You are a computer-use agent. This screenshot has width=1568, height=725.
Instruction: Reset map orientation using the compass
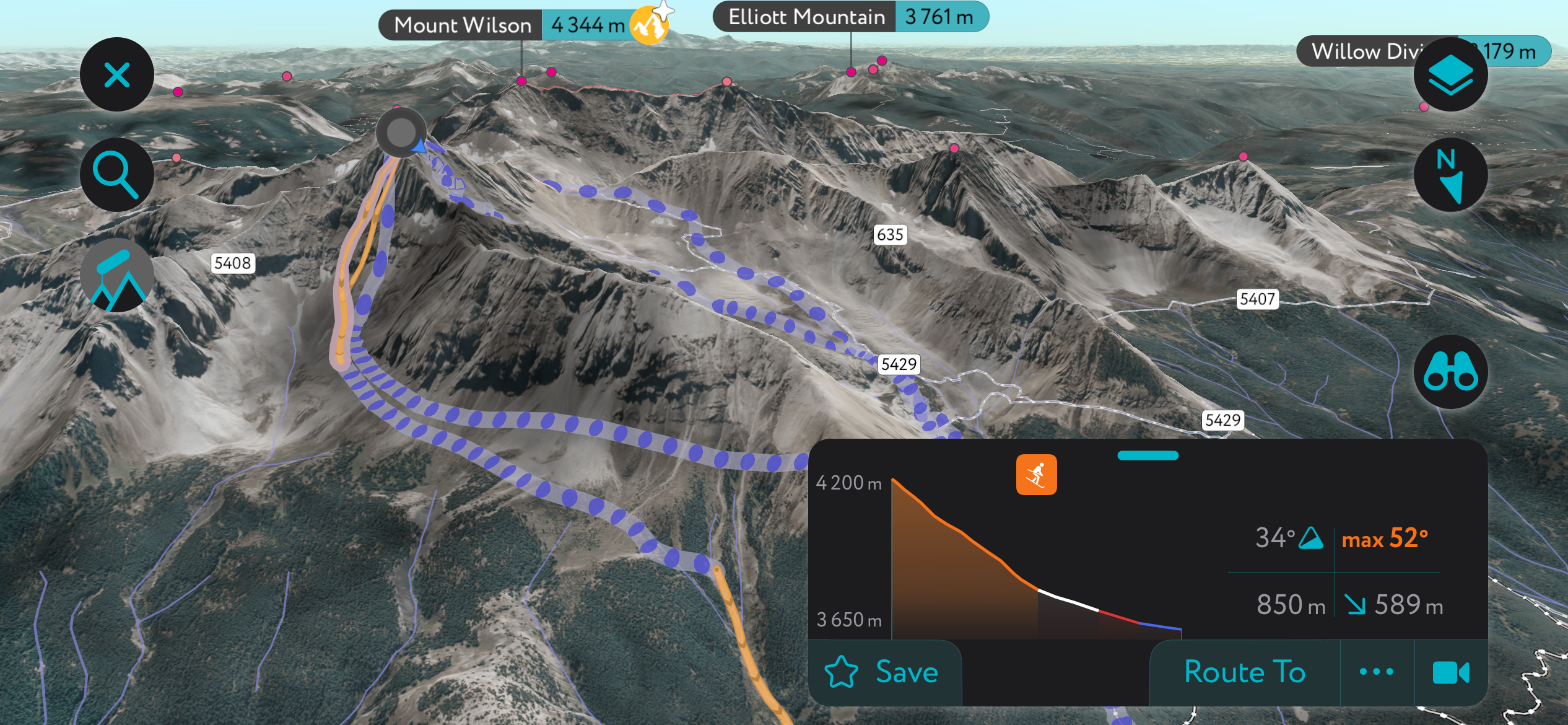1452,175
